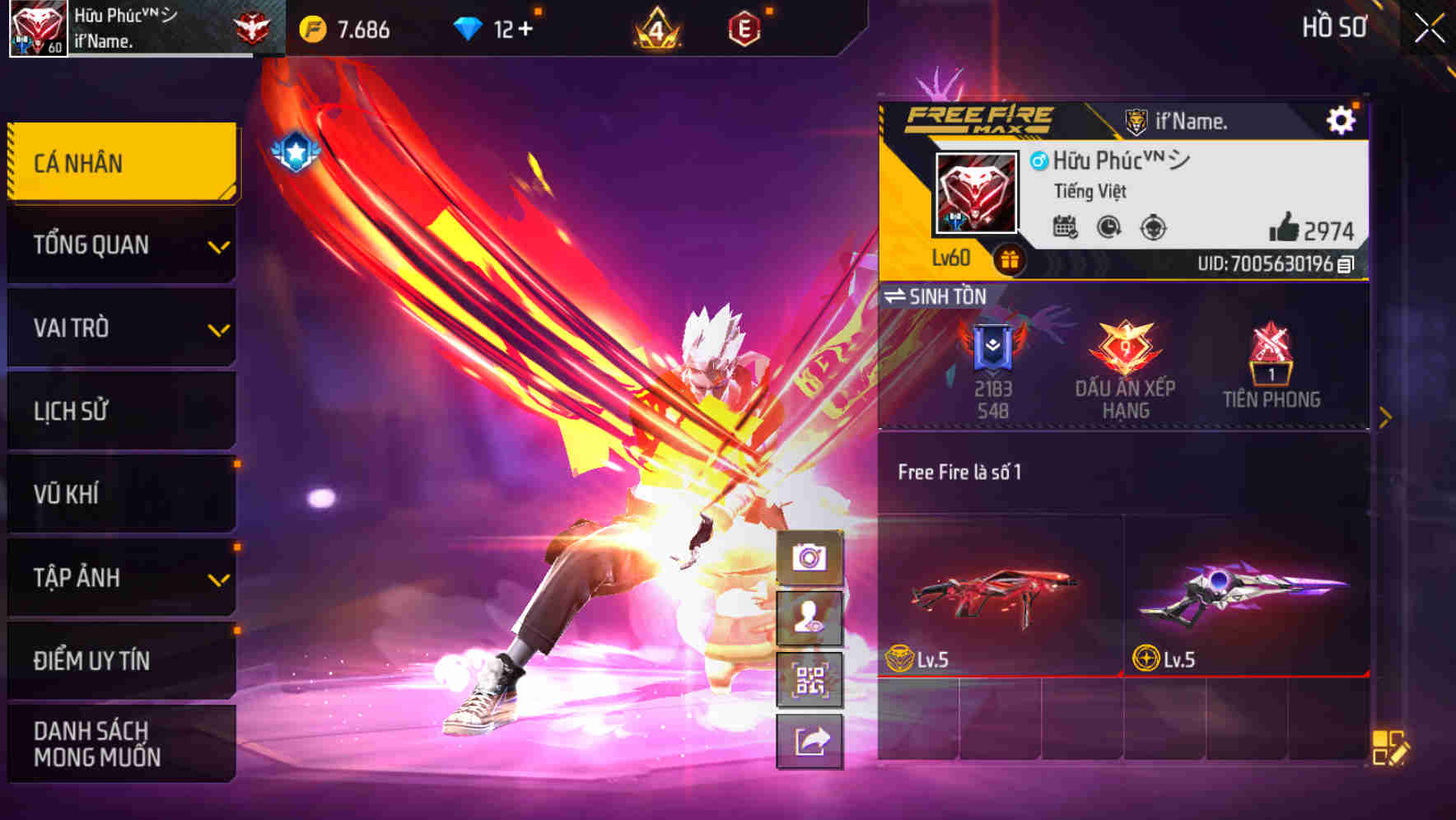This screenshot has height=820, width=1456.
Task: Select the character showcase view icon
Action: 810,620
